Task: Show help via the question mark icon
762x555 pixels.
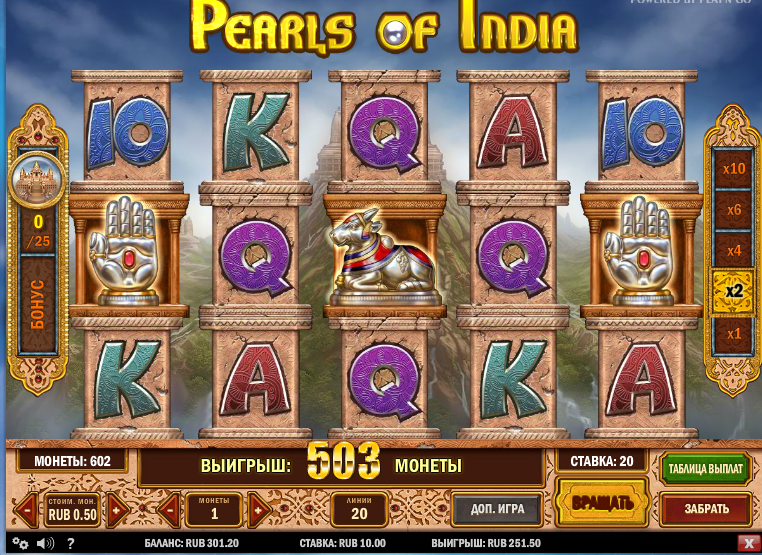Action: (70, 543)
